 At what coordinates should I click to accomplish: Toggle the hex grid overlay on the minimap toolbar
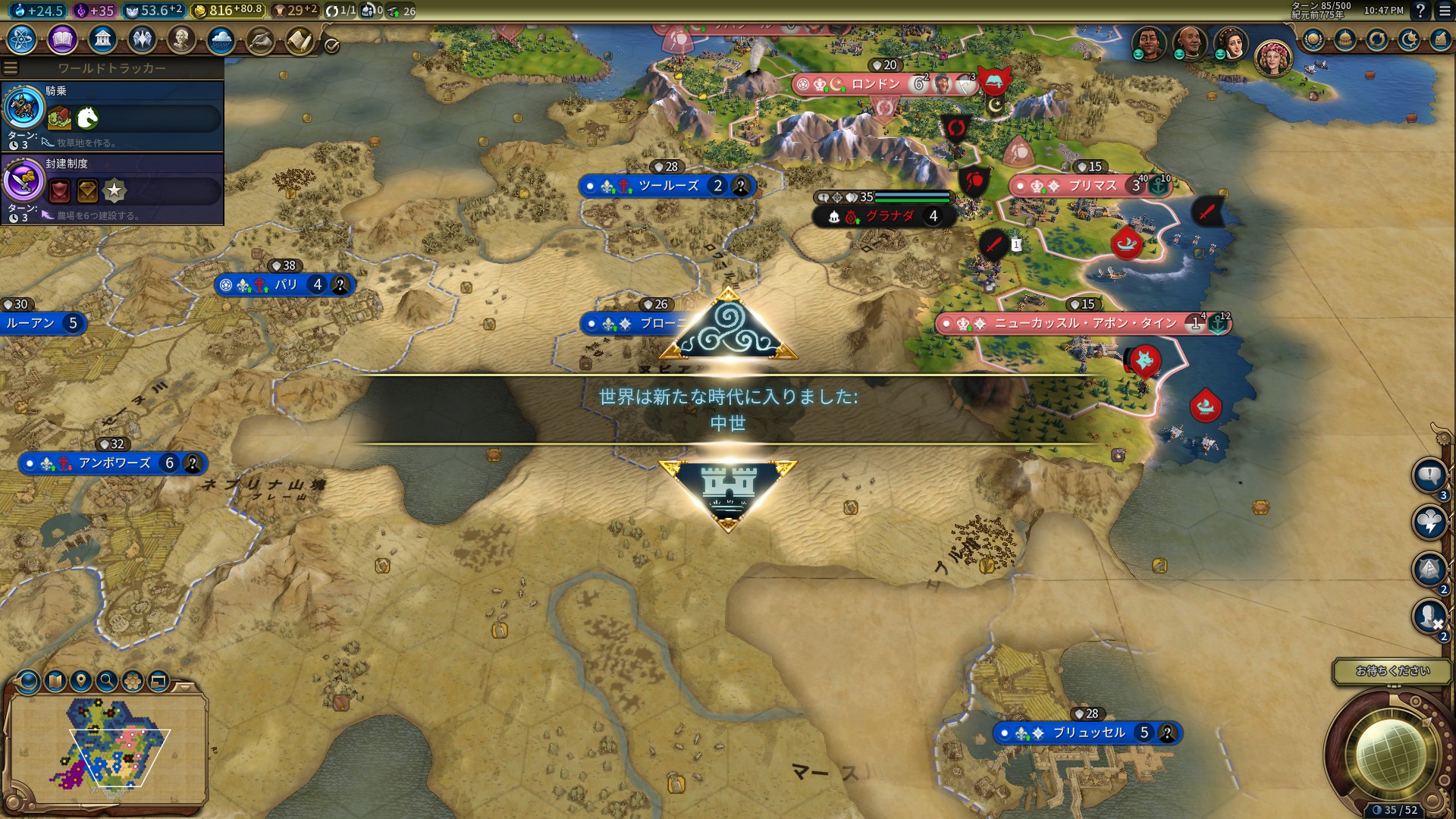click(x=131, y=682)
